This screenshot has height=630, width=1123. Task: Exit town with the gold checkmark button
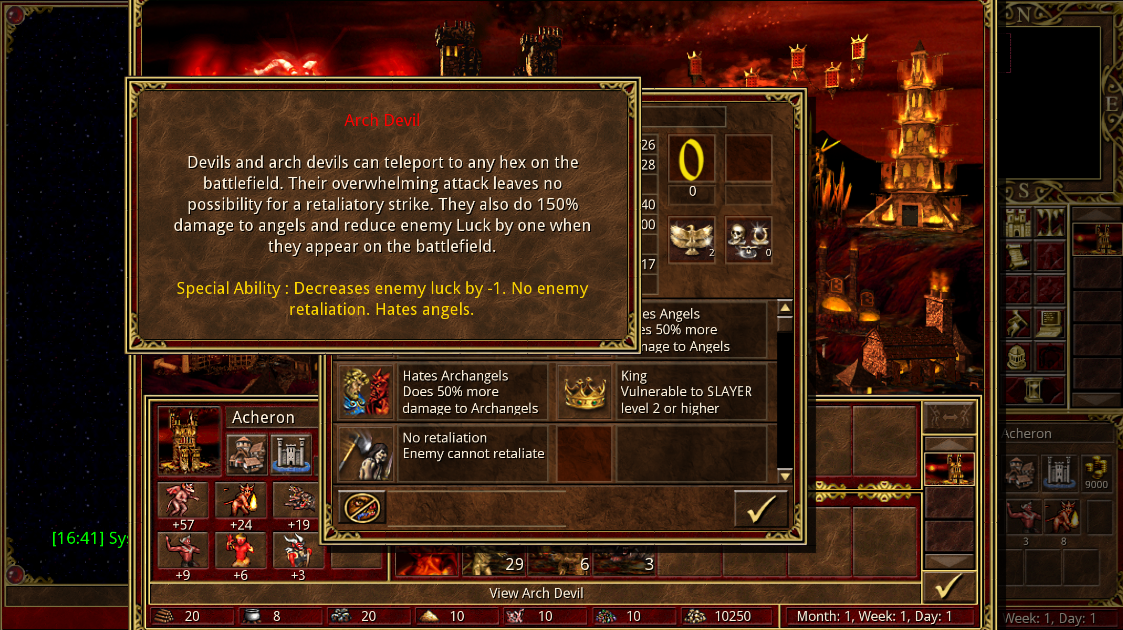[x=947, y=585]
